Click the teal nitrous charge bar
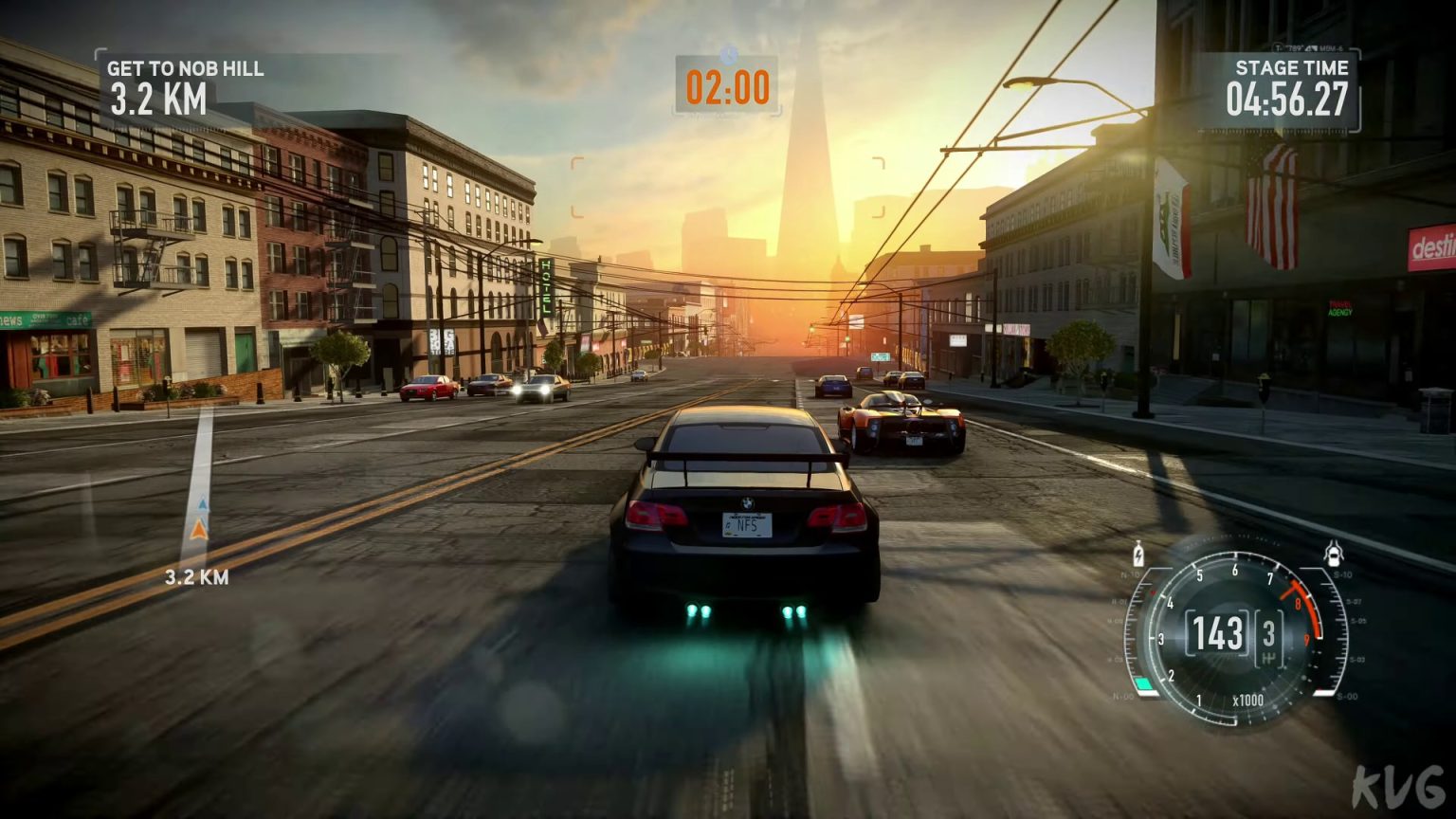1456x819 pixels. (1144, 682)
